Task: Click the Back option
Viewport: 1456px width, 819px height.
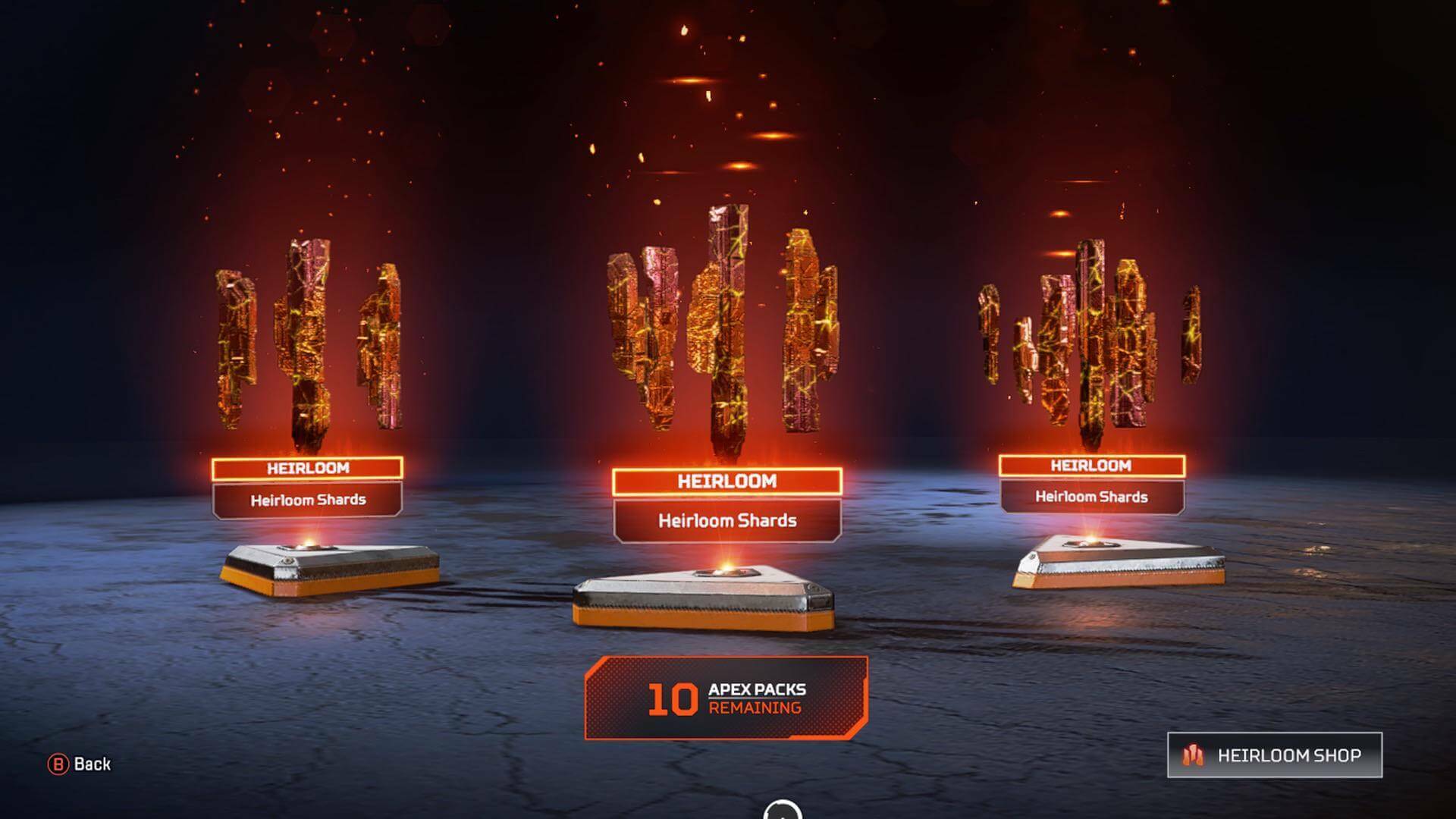Action: (x=91, y=765)
